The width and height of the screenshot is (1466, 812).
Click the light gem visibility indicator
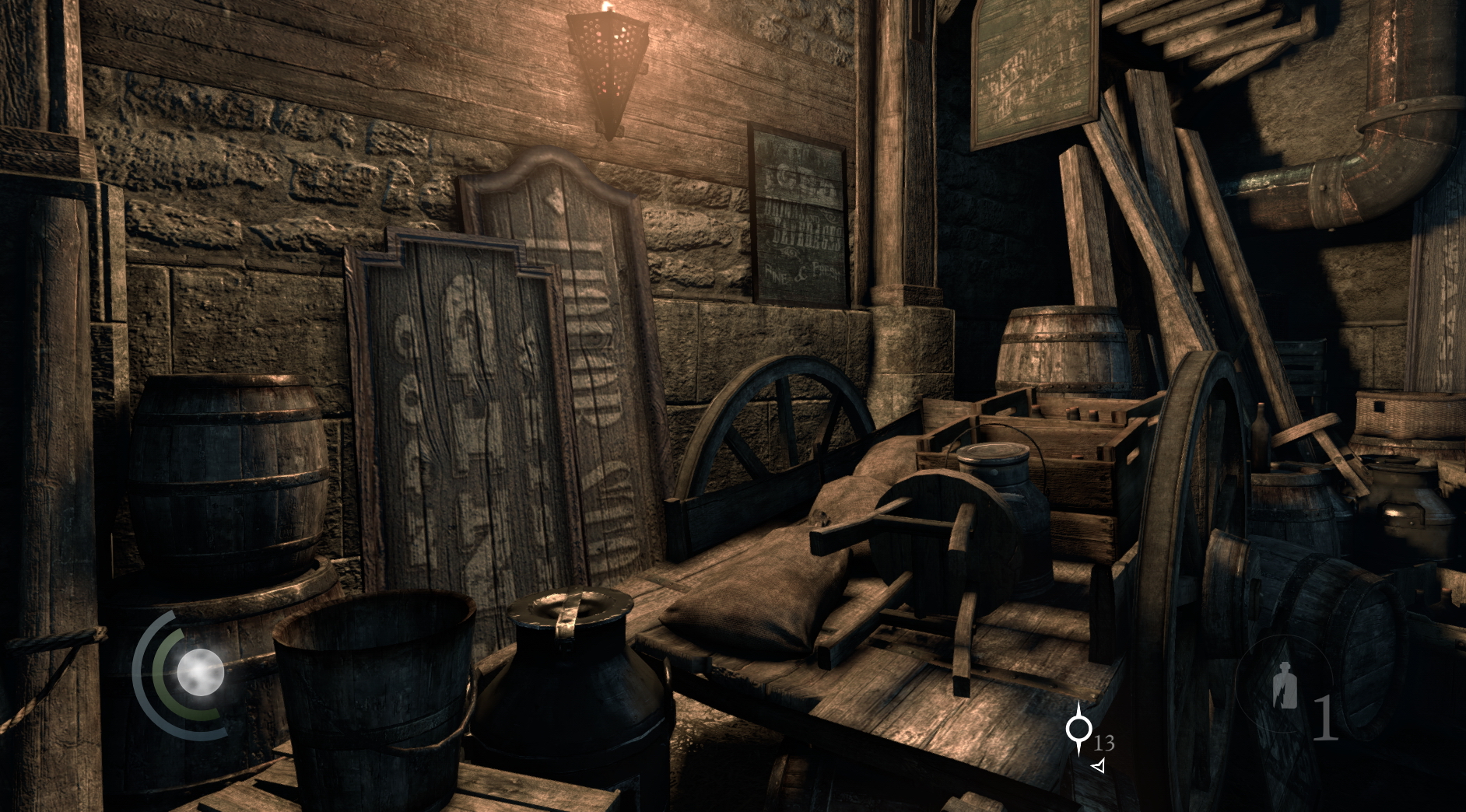tap(200, 672)
